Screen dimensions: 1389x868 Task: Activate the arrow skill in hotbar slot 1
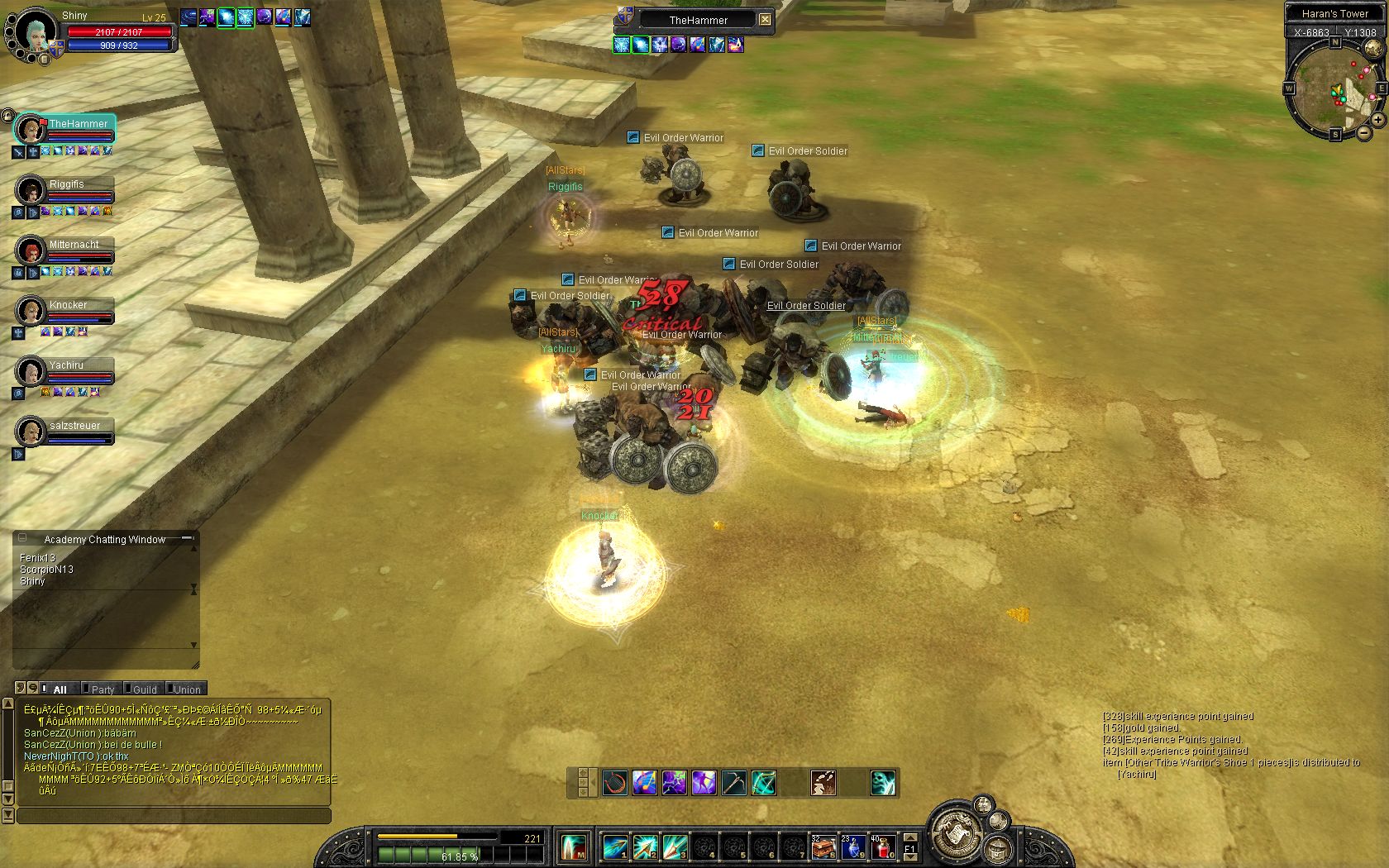click(x=614, y=847)
